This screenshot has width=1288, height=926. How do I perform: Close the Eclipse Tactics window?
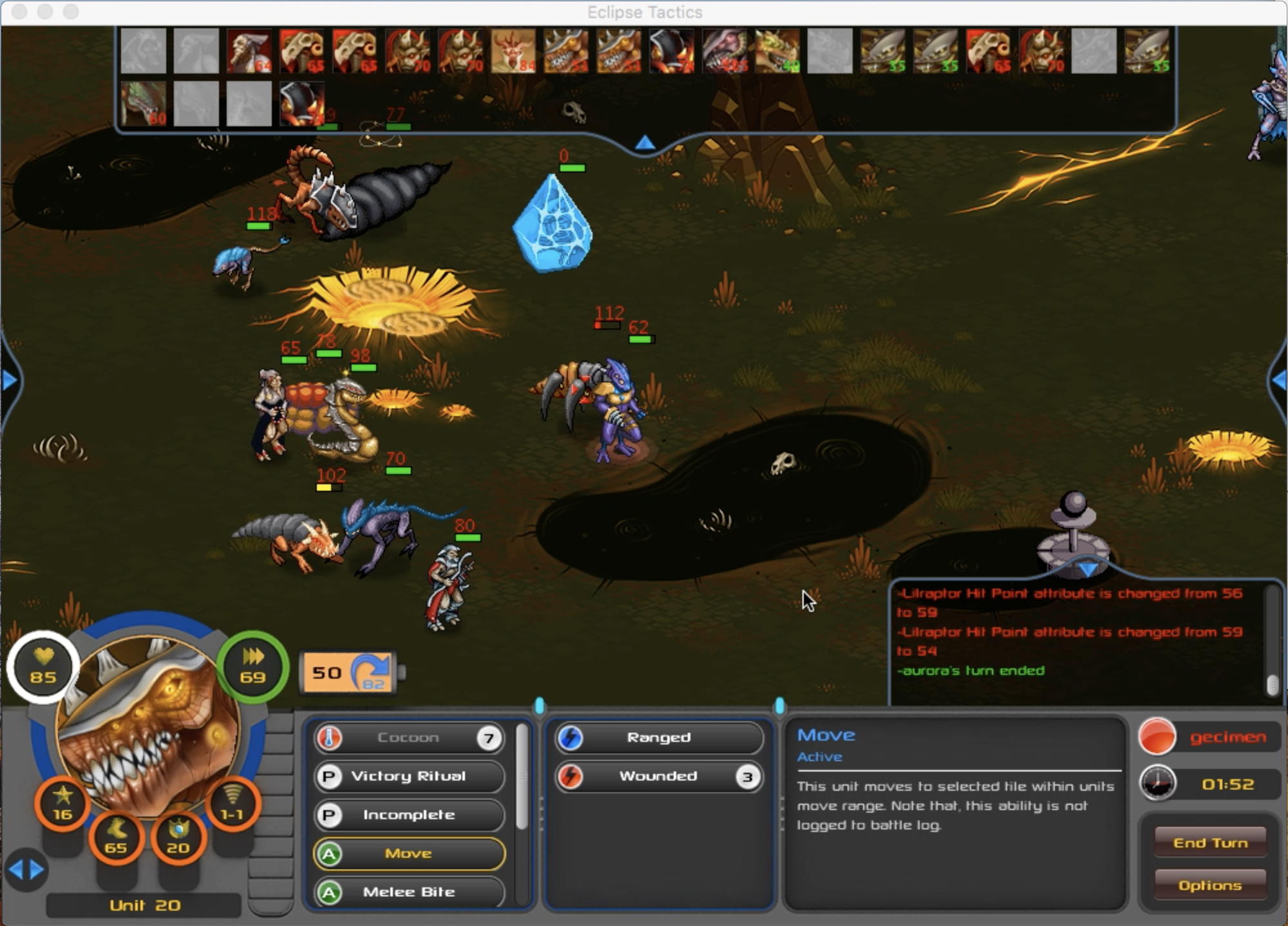click(x=19, y=12)
